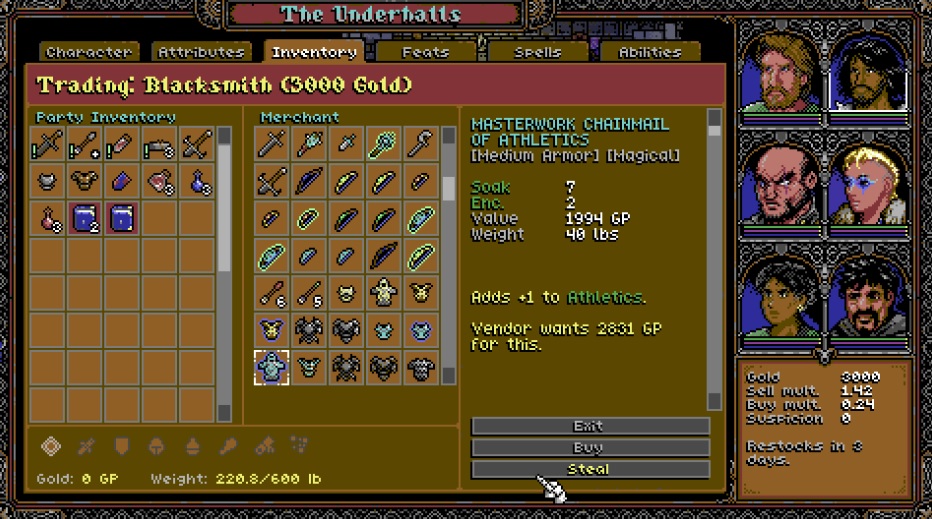This screenshot has width=932, height=519.
Task: Choose the sword in party inventory's first slot
Action: pyautogui.click(x=47, y=146)
